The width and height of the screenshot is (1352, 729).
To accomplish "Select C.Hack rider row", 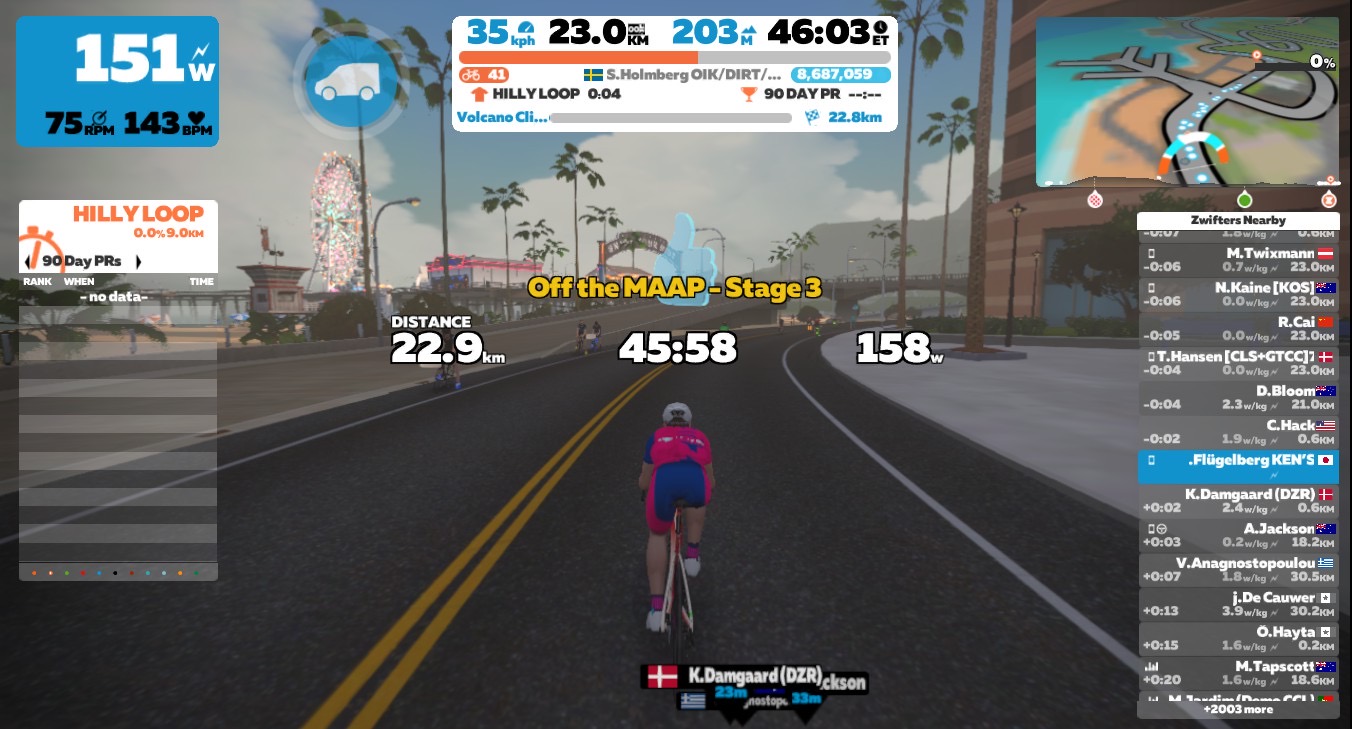I will tap(1238, 432).
